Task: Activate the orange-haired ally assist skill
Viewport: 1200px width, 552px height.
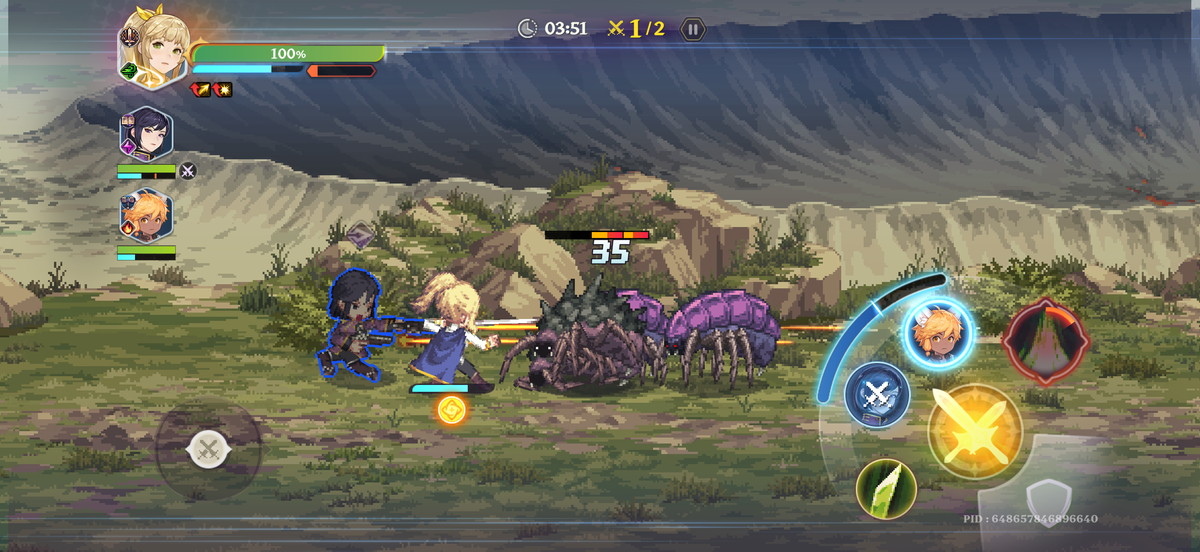Action: (937, 333)
